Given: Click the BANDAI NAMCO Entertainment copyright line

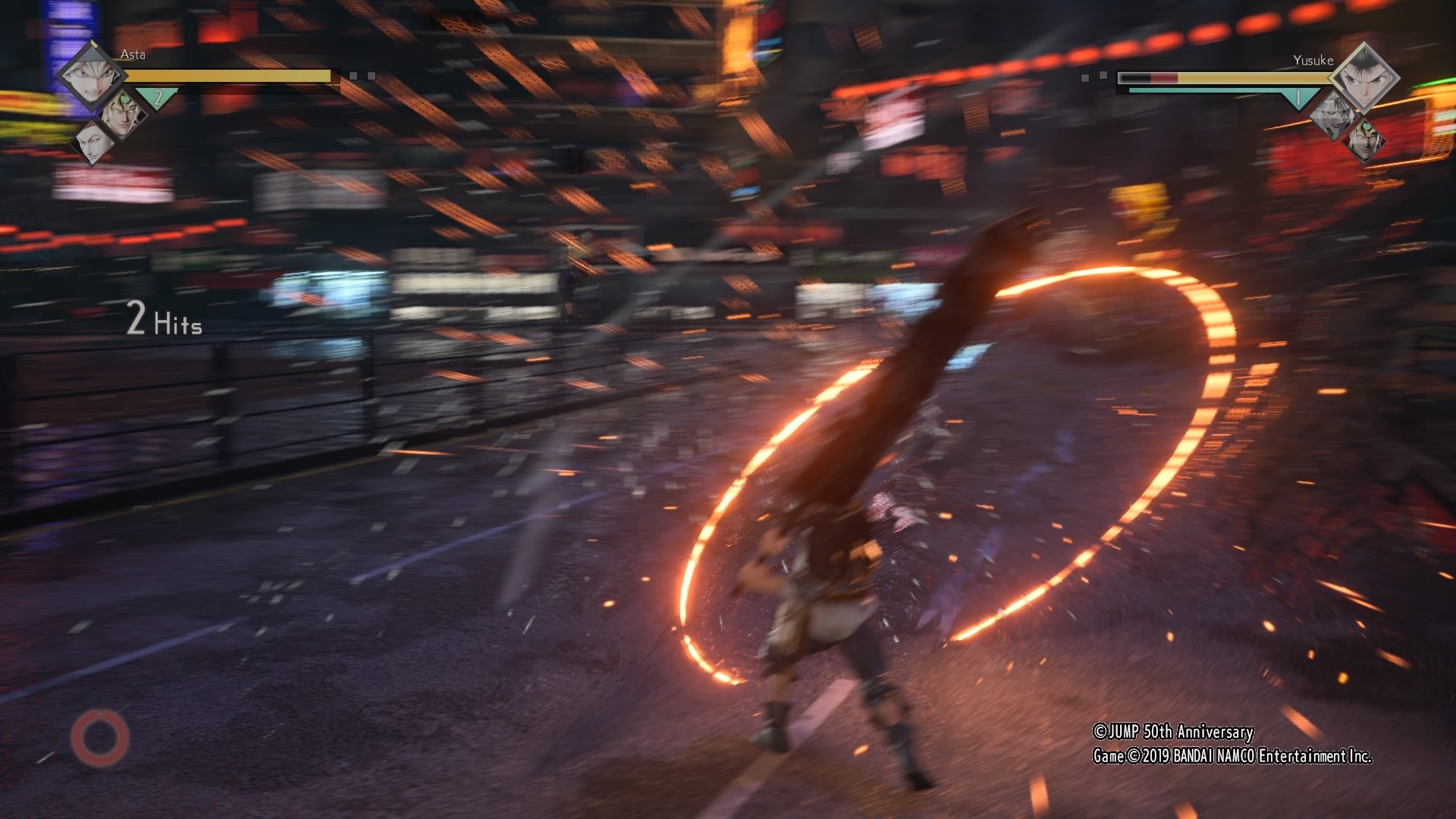Looking at the screenshot, I should (1232, 756).
